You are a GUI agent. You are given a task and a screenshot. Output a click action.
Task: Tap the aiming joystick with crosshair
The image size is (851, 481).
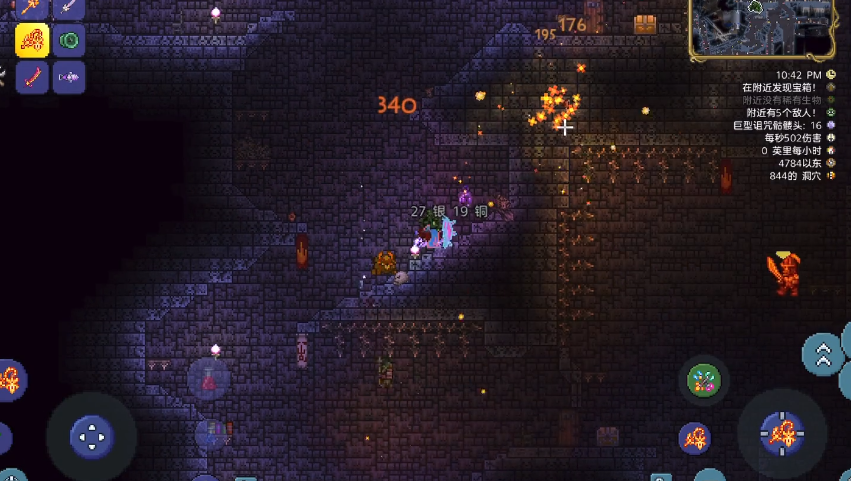(782, 432)
